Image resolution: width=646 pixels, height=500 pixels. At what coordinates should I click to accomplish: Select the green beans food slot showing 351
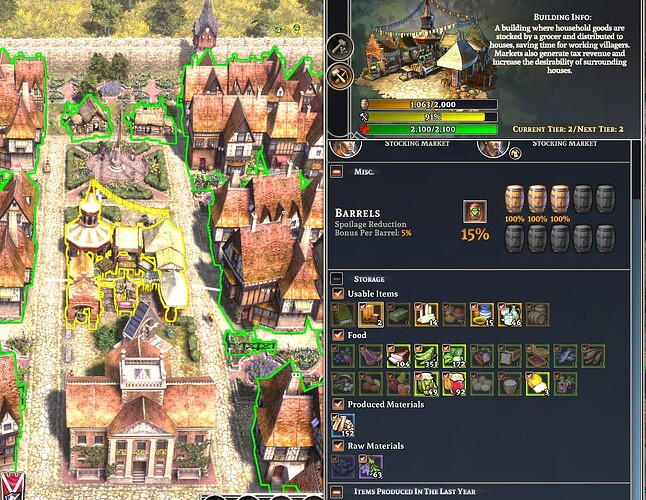(427, 356)
